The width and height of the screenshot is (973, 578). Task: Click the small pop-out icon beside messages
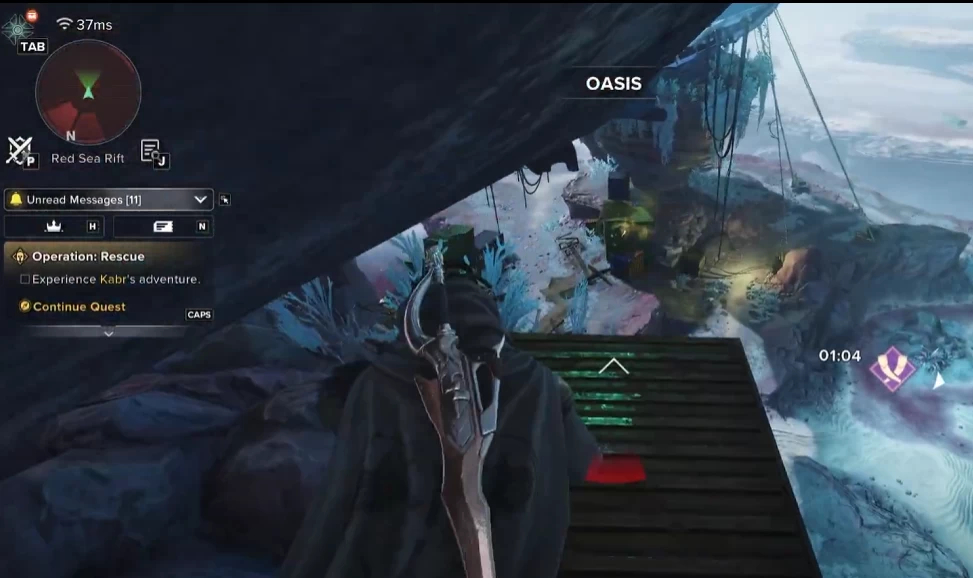coord(225,200)
